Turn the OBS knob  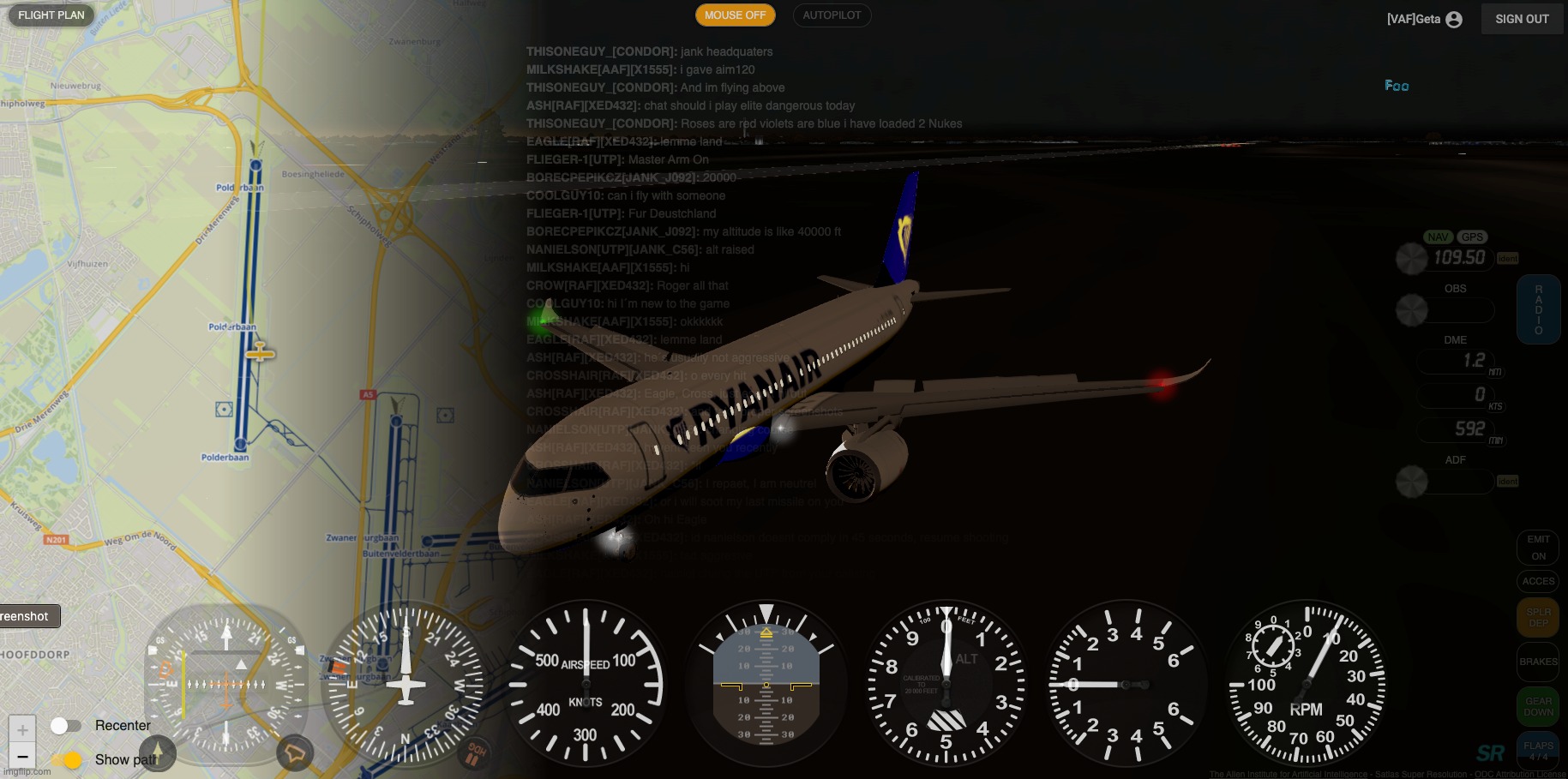pyautogui.click(x=1411, y=310)
